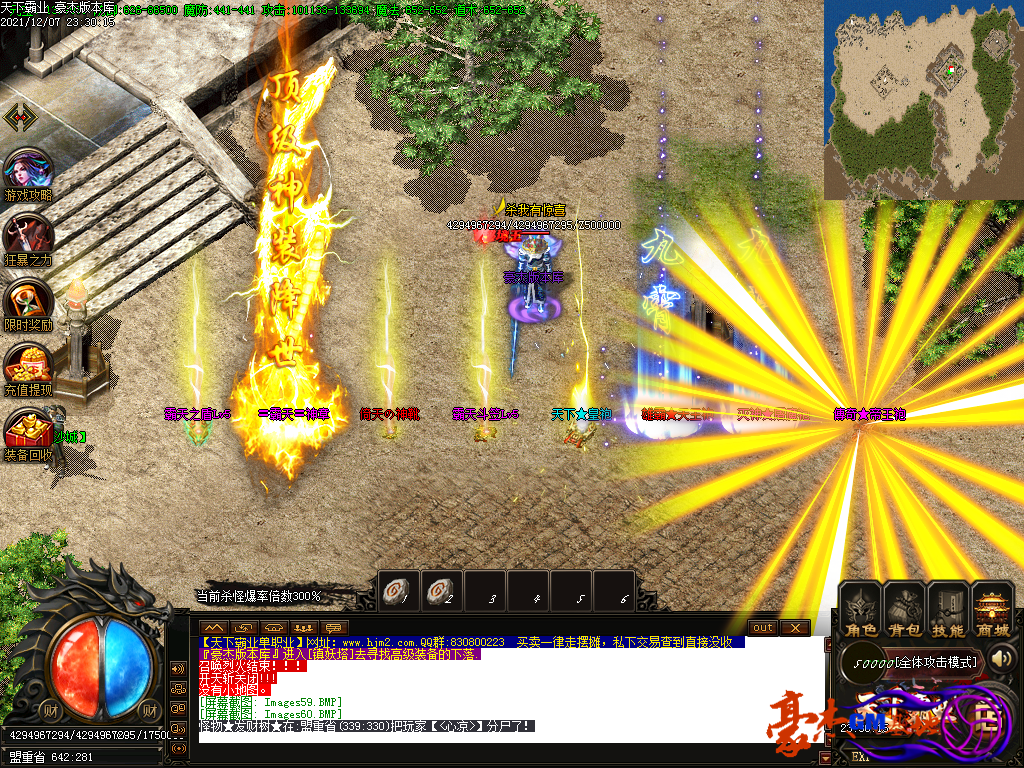1024x768 pixels.
Task: Click the left 财 button under the orb
Action: tap(52, 710)
